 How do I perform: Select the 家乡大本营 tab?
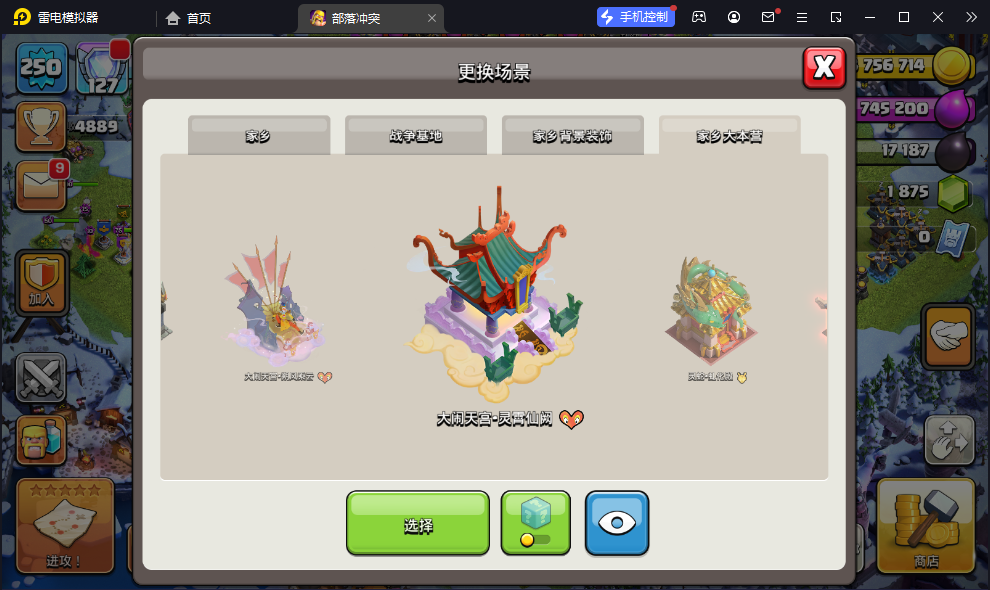(730, 136)
